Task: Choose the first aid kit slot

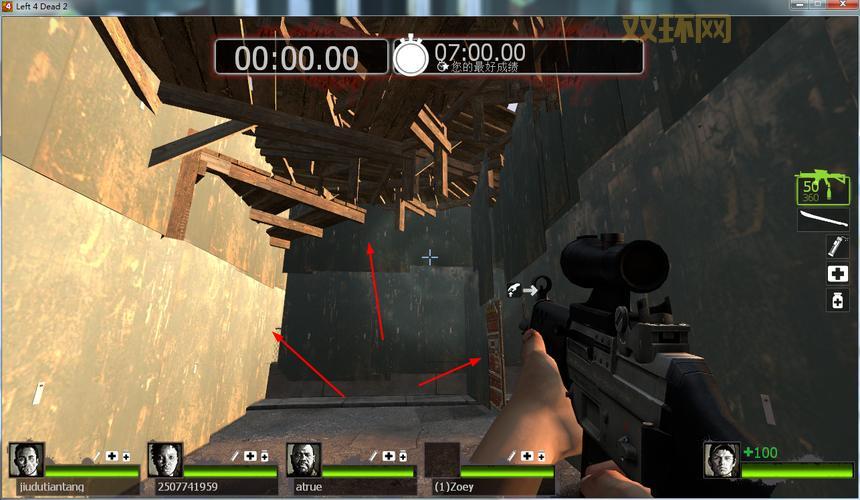Action: tap(837, 273)
